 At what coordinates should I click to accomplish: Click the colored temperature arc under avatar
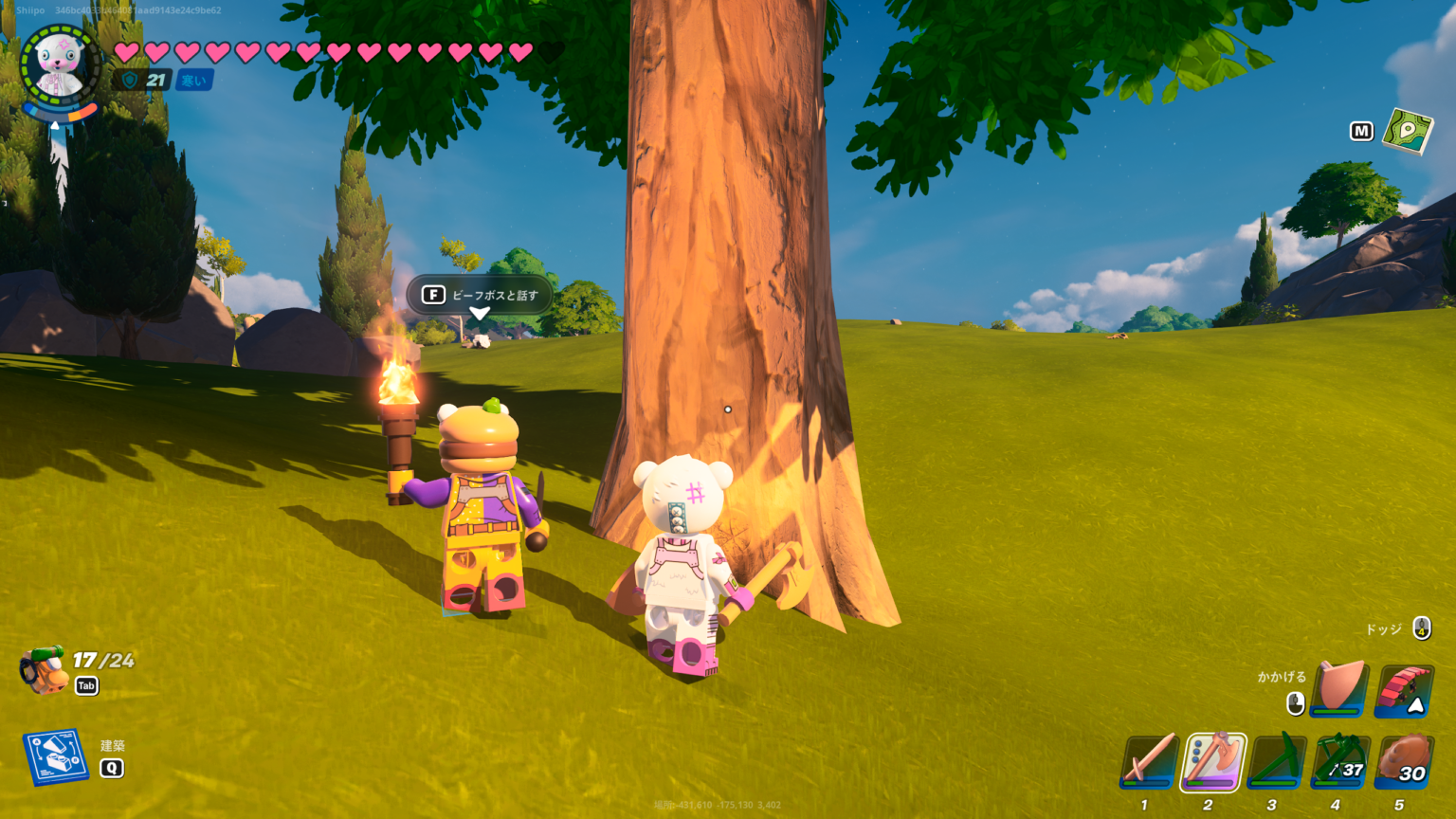60,111
